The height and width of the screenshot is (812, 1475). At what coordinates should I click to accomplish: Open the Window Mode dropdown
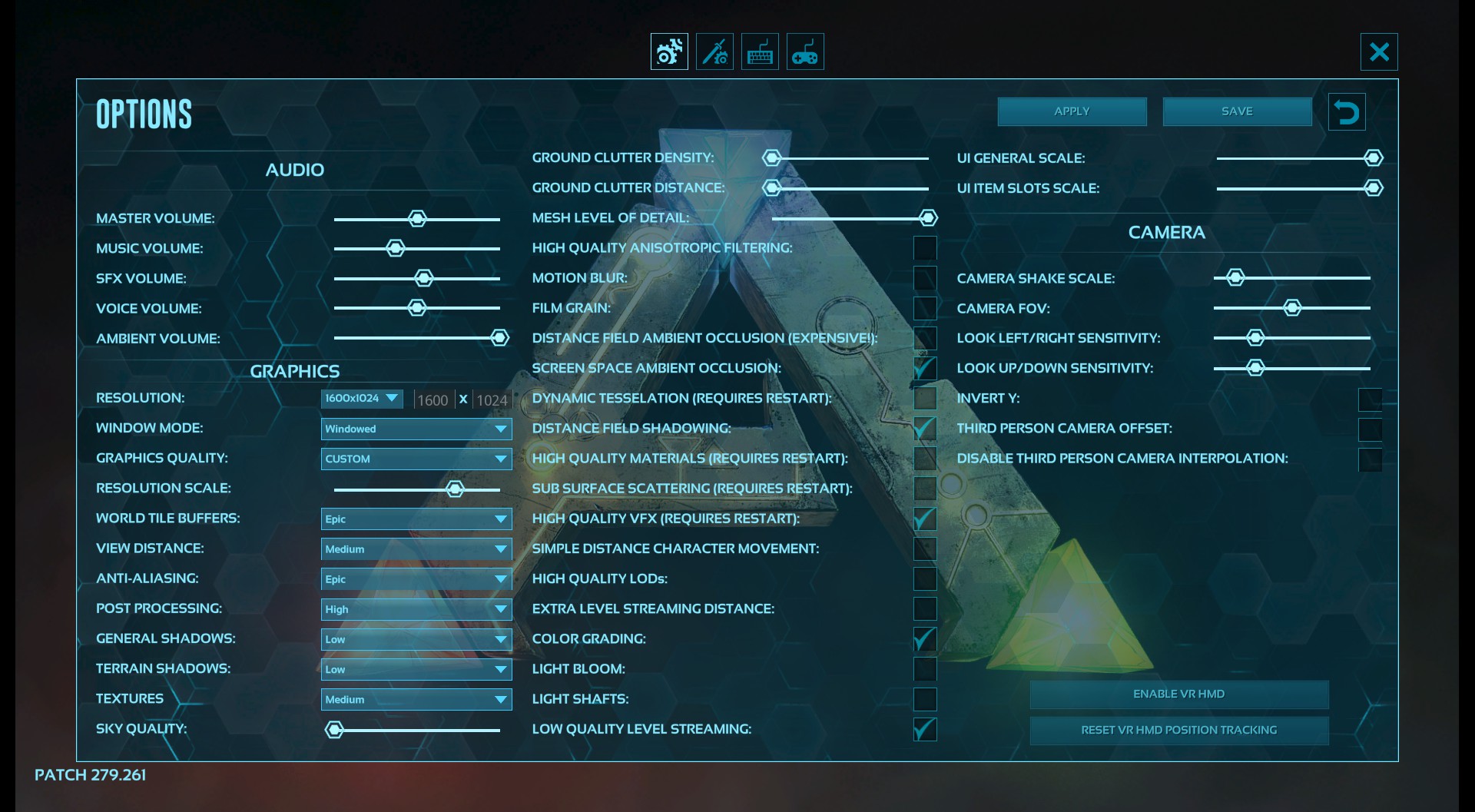click(416, 429)
